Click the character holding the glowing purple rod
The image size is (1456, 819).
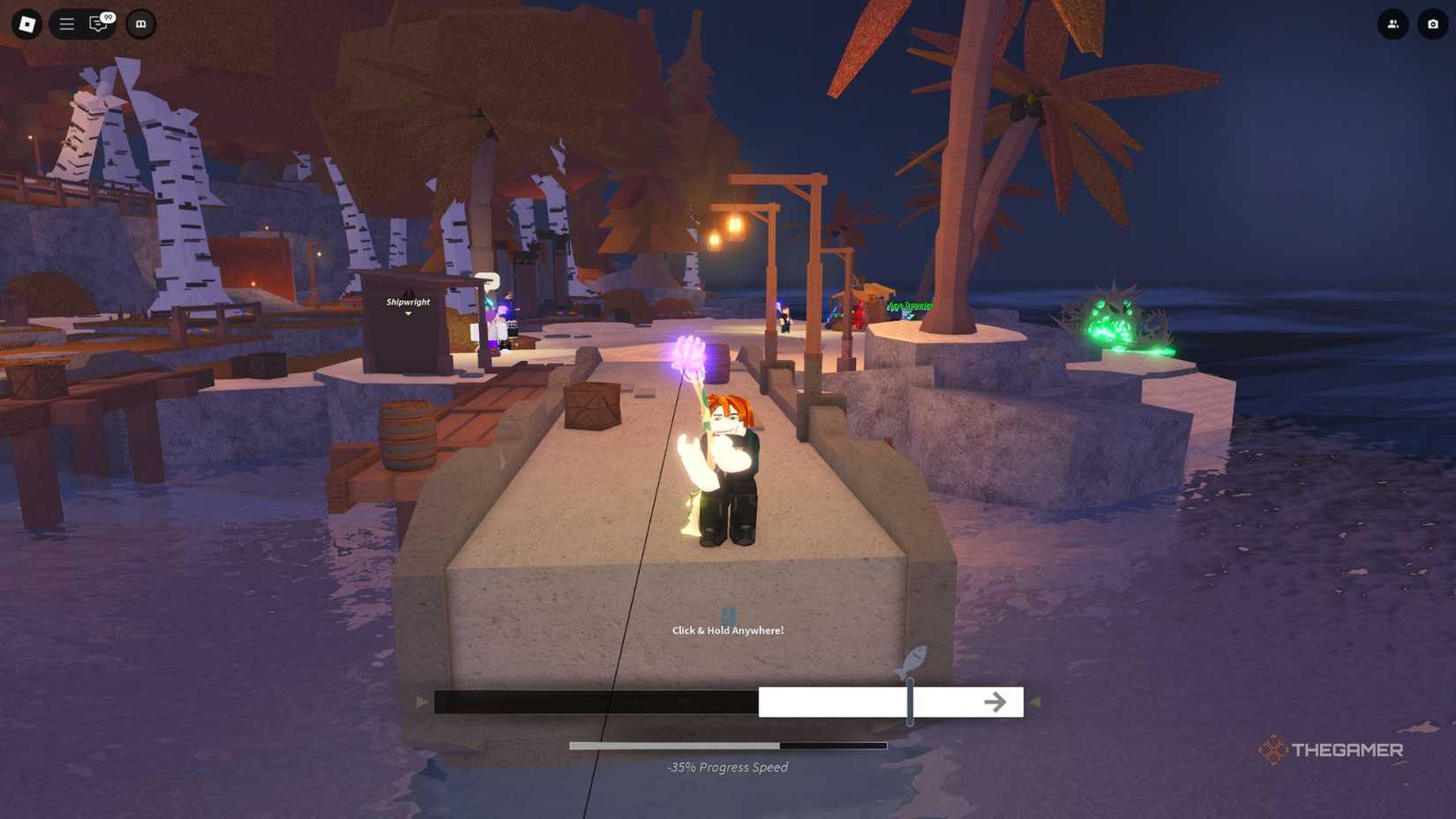[725, 450]
